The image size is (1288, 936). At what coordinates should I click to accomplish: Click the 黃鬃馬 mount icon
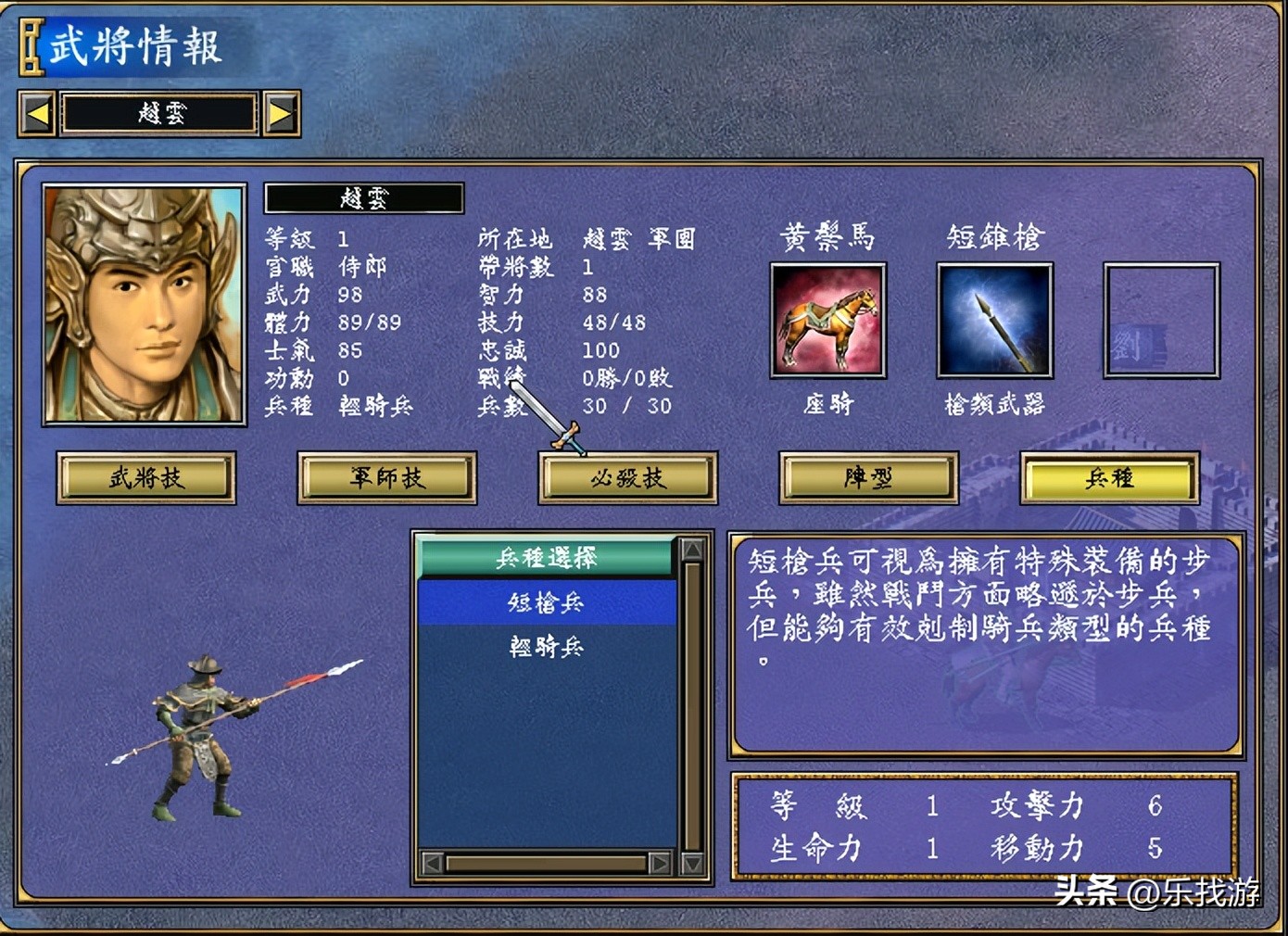827,320
